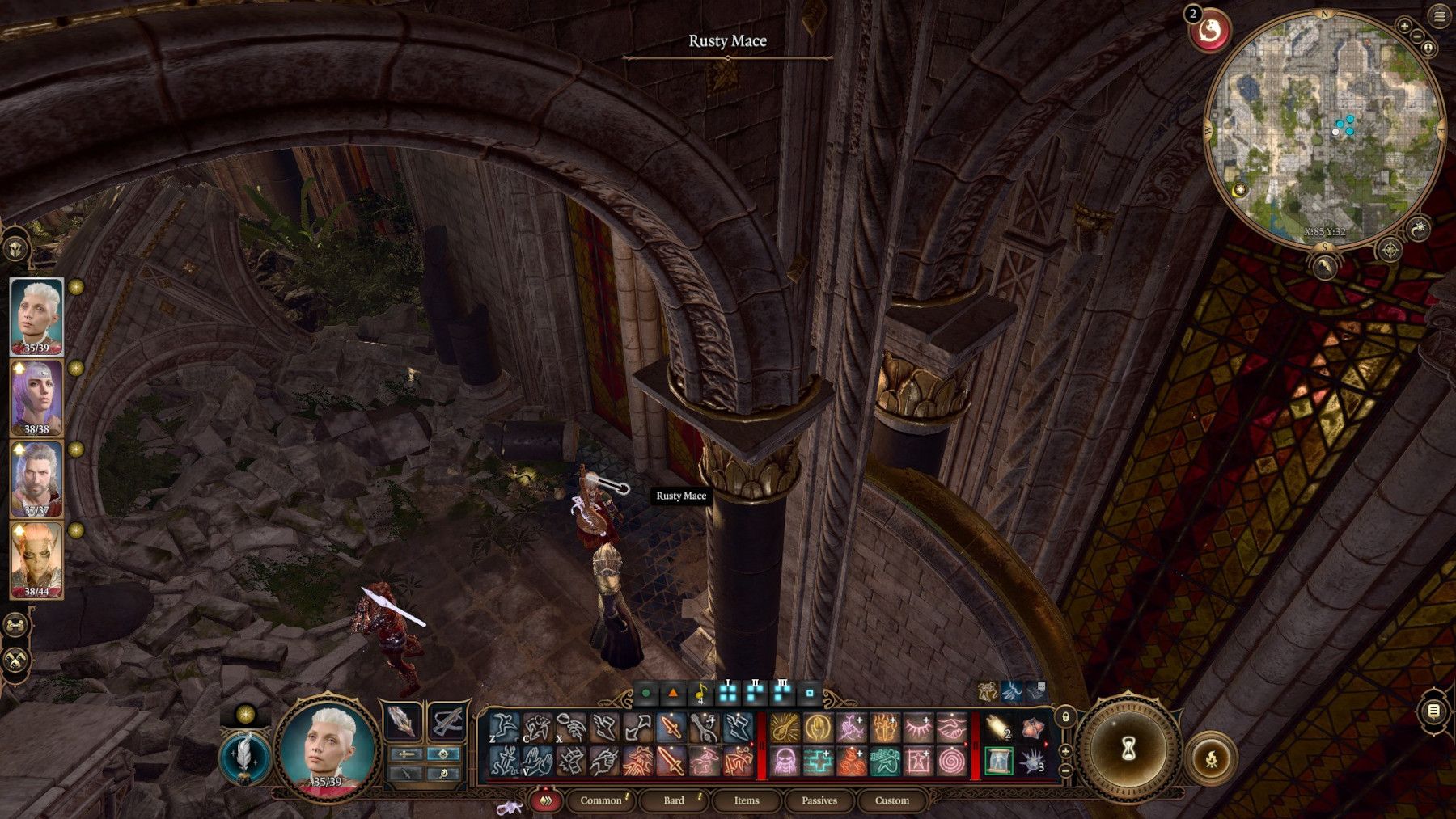Screen dimensions: 1456x819
Task: Select the purple-haired companion portrait
Action: pos(36,397)
